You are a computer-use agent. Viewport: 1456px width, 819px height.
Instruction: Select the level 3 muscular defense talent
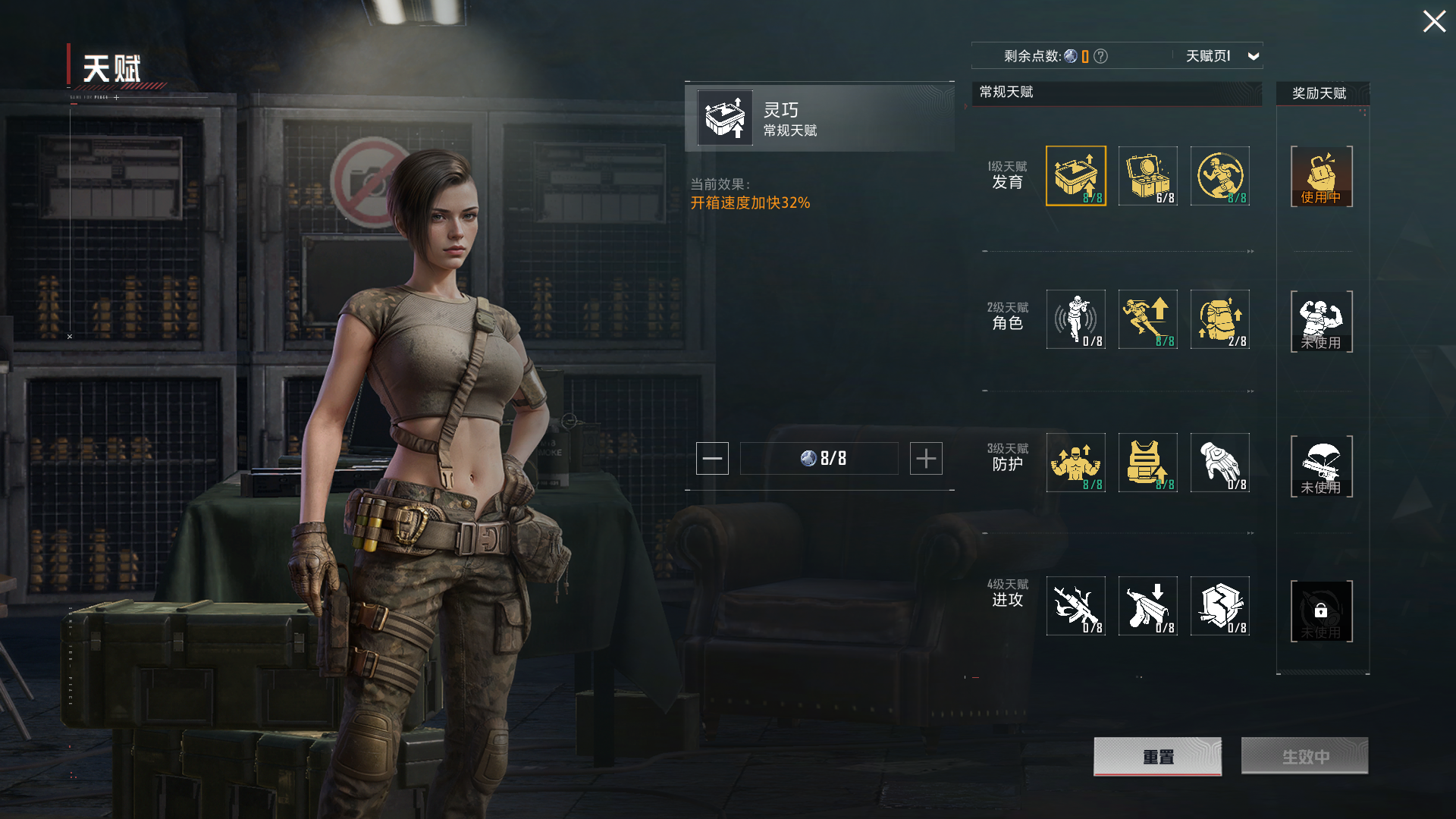1075,463
